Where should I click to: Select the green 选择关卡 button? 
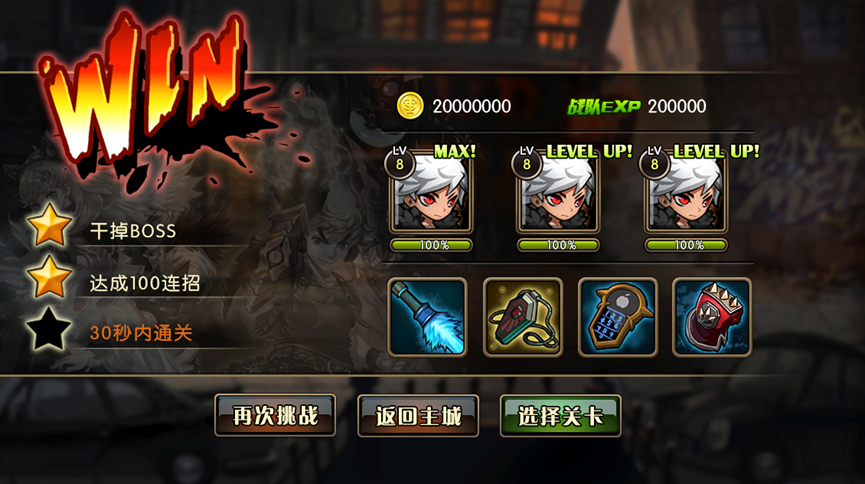coord(560,416)
